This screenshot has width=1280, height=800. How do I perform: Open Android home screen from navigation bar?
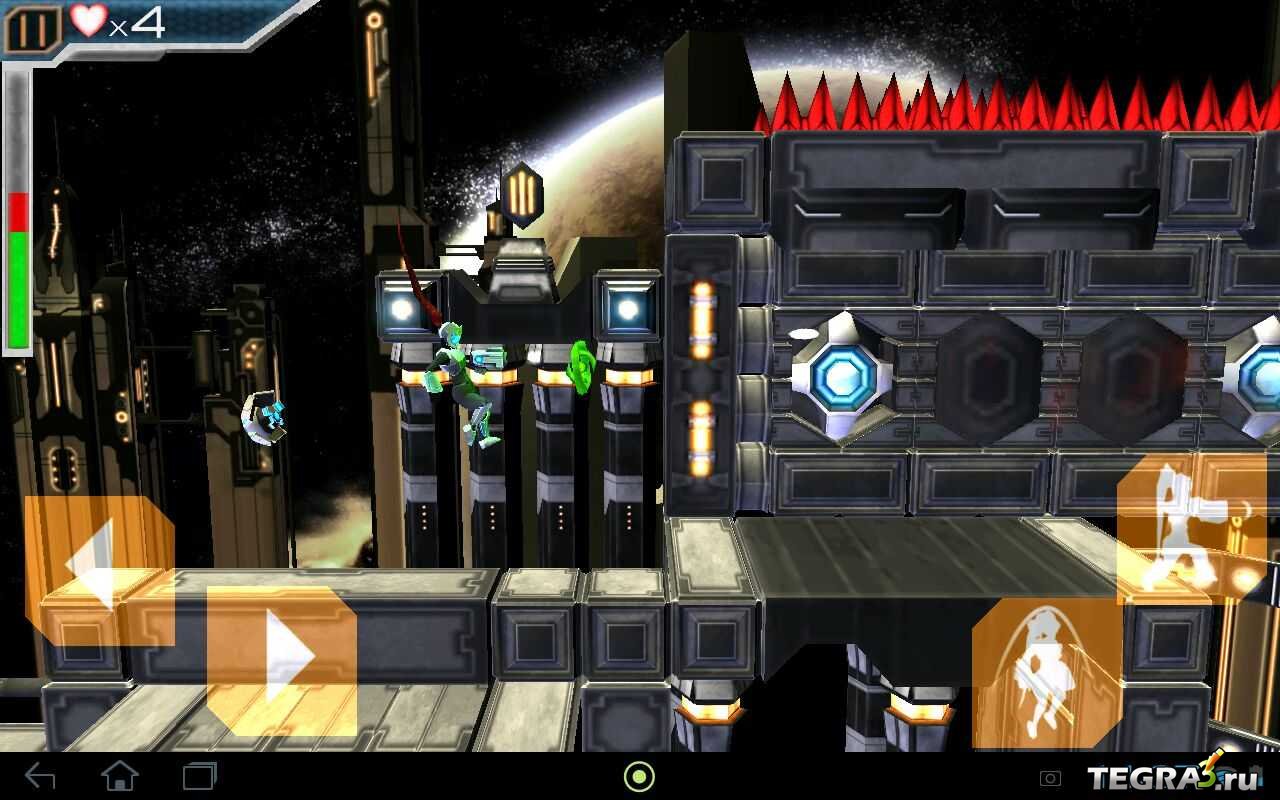[x=120, y=776]
